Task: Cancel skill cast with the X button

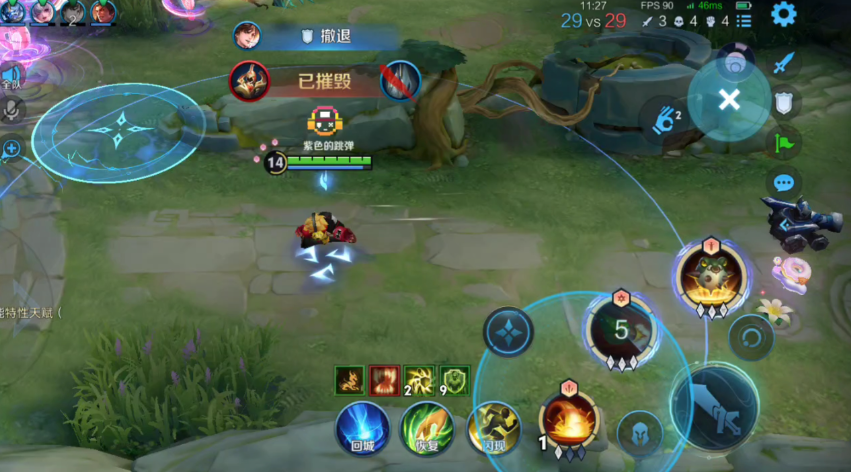Action: coord(729,99)
